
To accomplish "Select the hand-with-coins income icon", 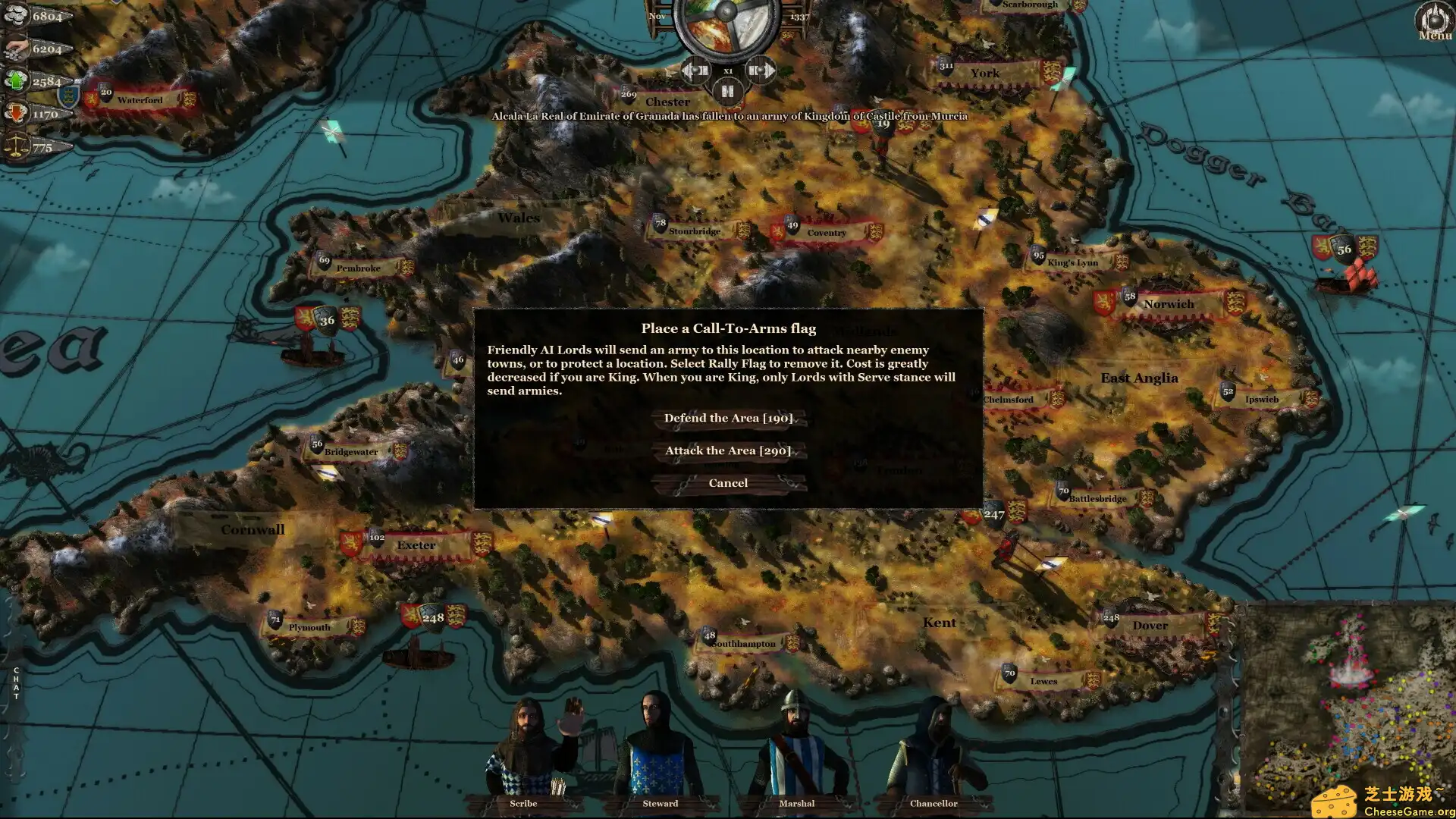I will [15, 49].
